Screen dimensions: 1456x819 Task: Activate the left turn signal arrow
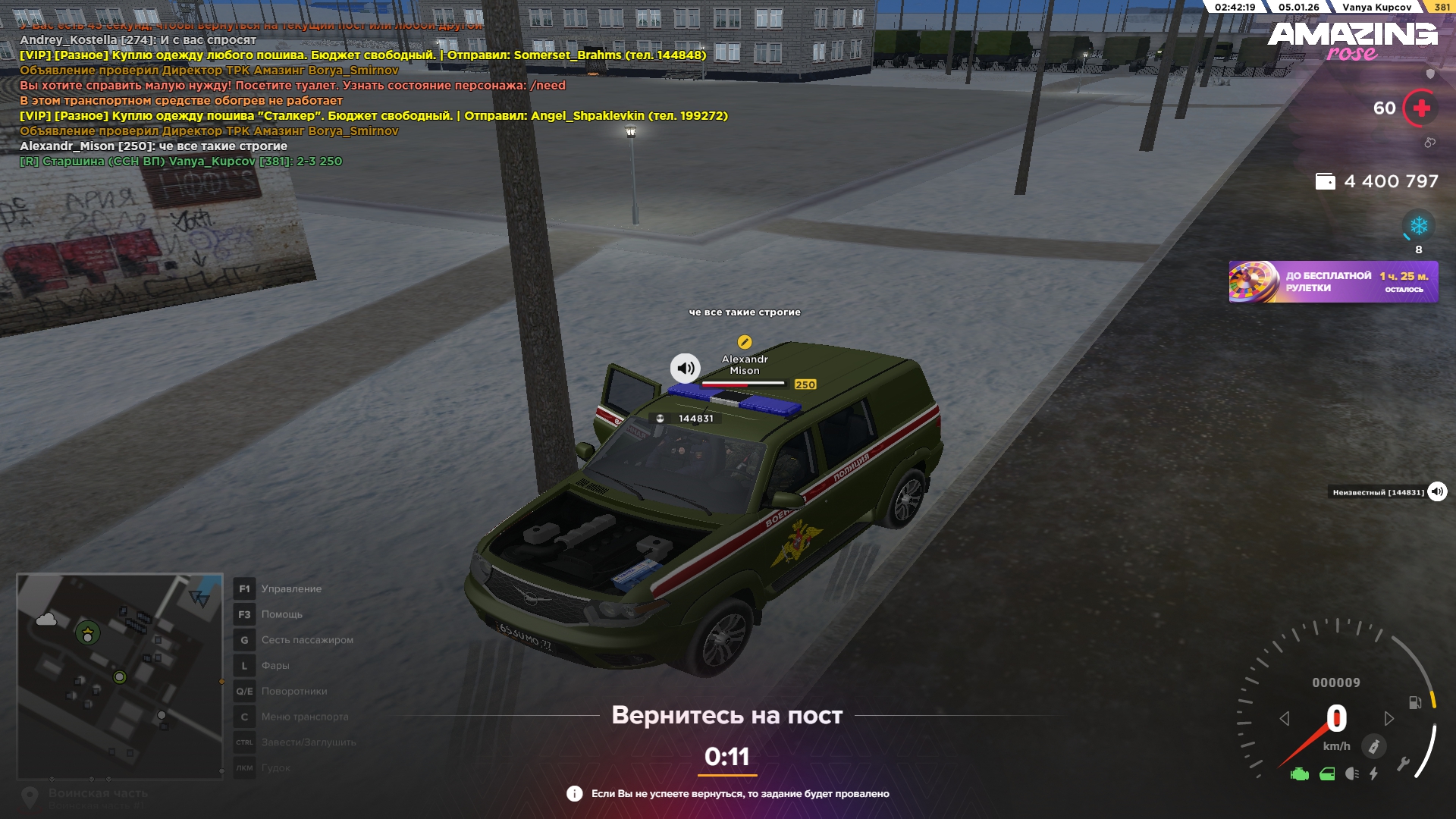point(1284,718)
